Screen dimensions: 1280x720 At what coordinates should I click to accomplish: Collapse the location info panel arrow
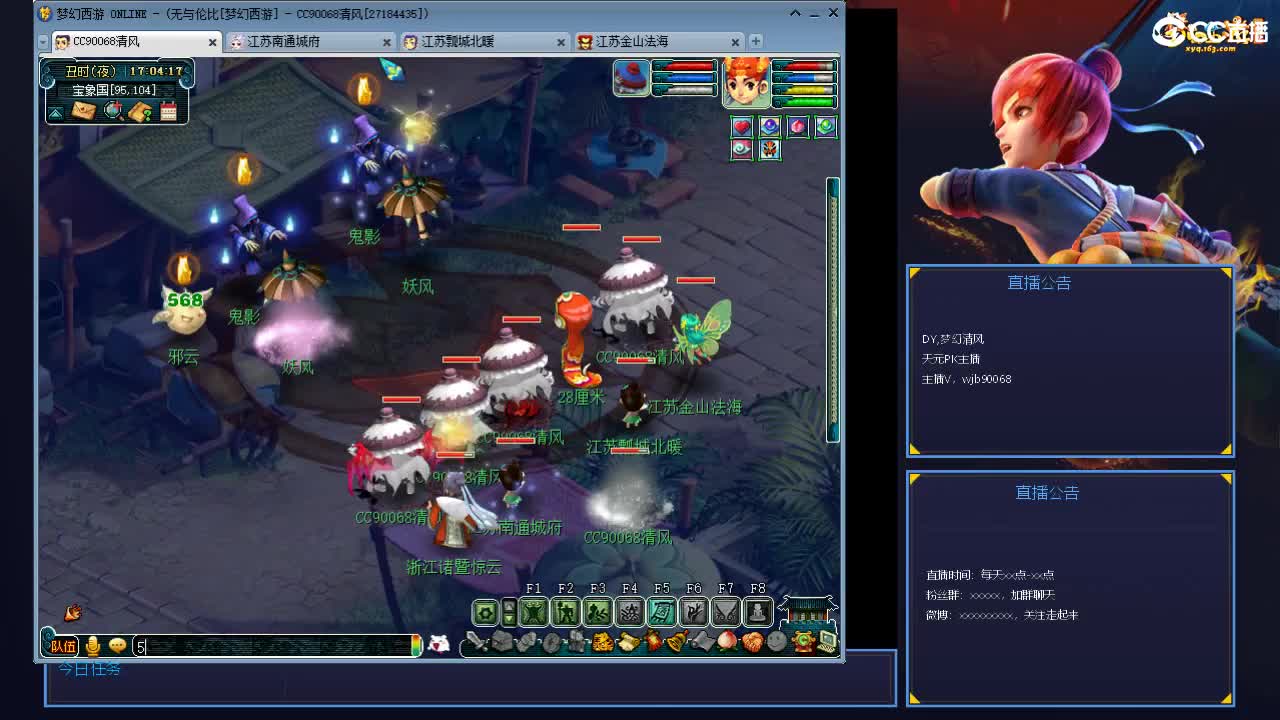pos(53,110)
